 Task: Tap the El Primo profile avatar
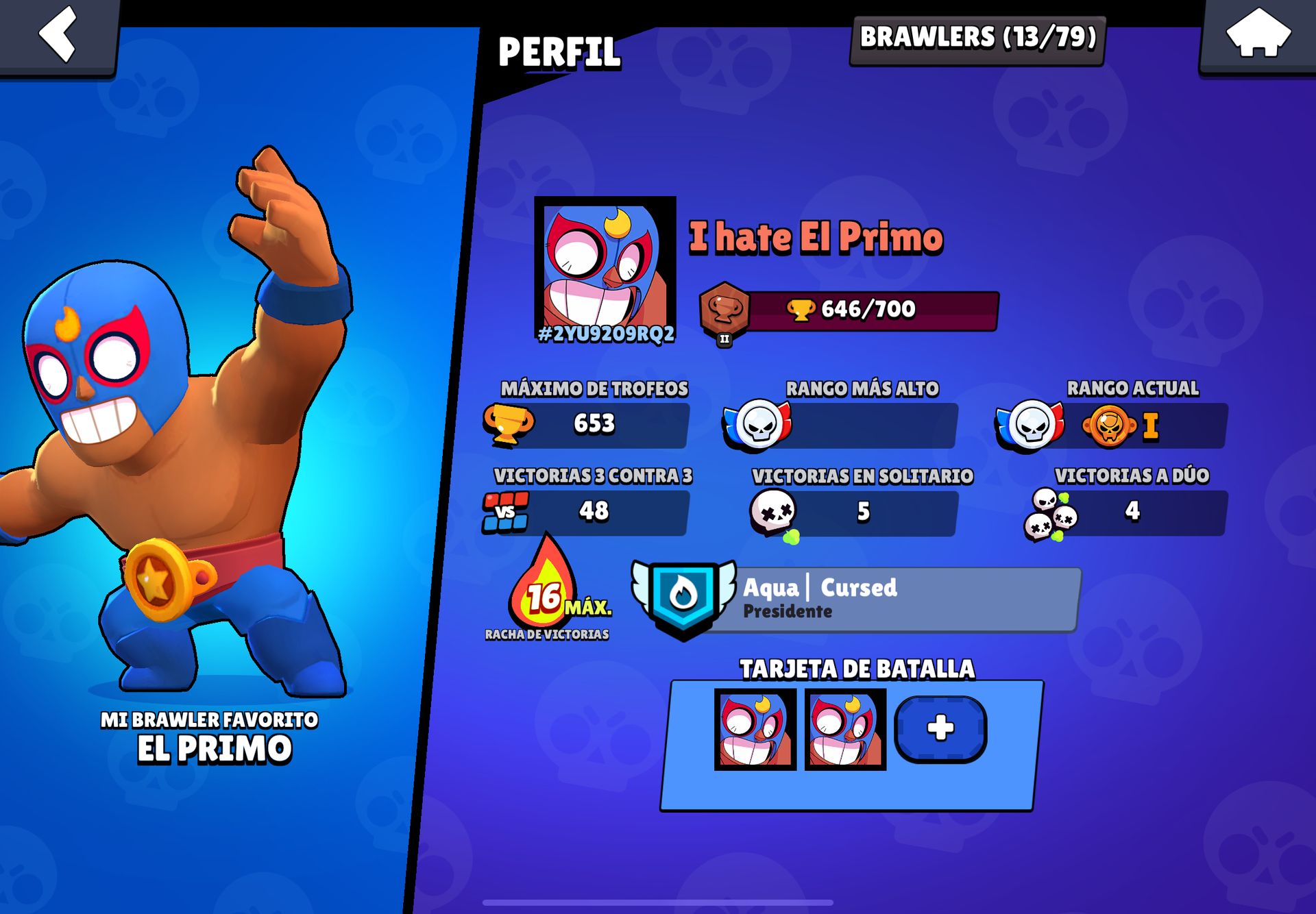pyautogui.click(x=605, y=267)
